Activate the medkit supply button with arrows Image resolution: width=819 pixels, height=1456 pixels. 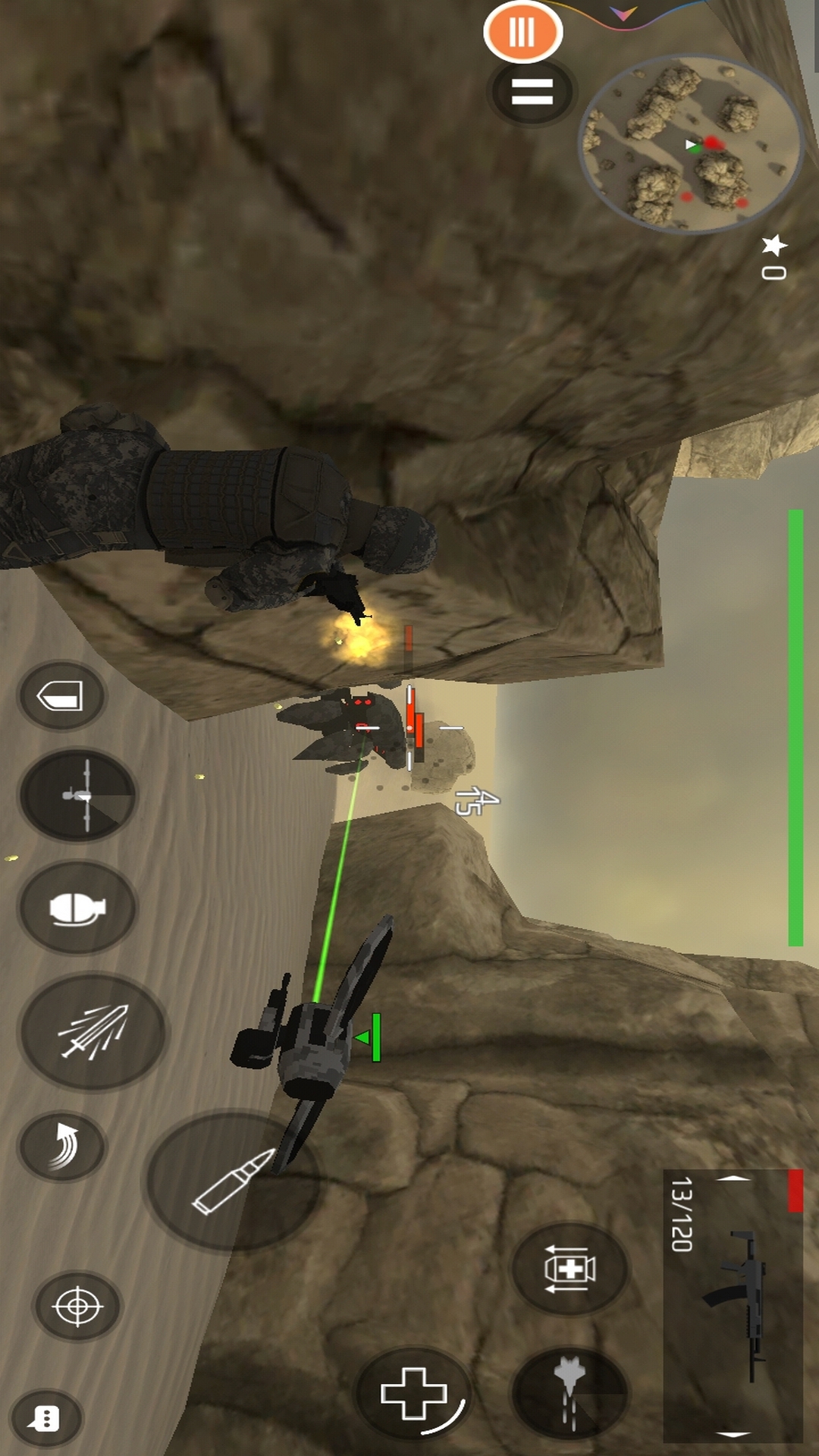tap(570, 1268)
